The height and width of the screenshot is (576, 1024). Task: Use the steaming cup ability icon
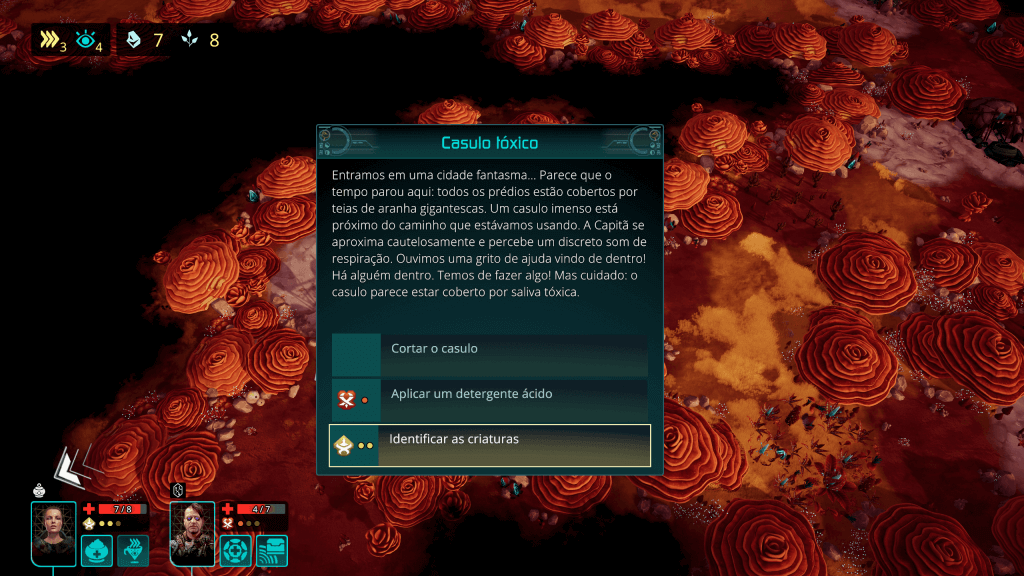pyautogui.click(x=133, y=550)
